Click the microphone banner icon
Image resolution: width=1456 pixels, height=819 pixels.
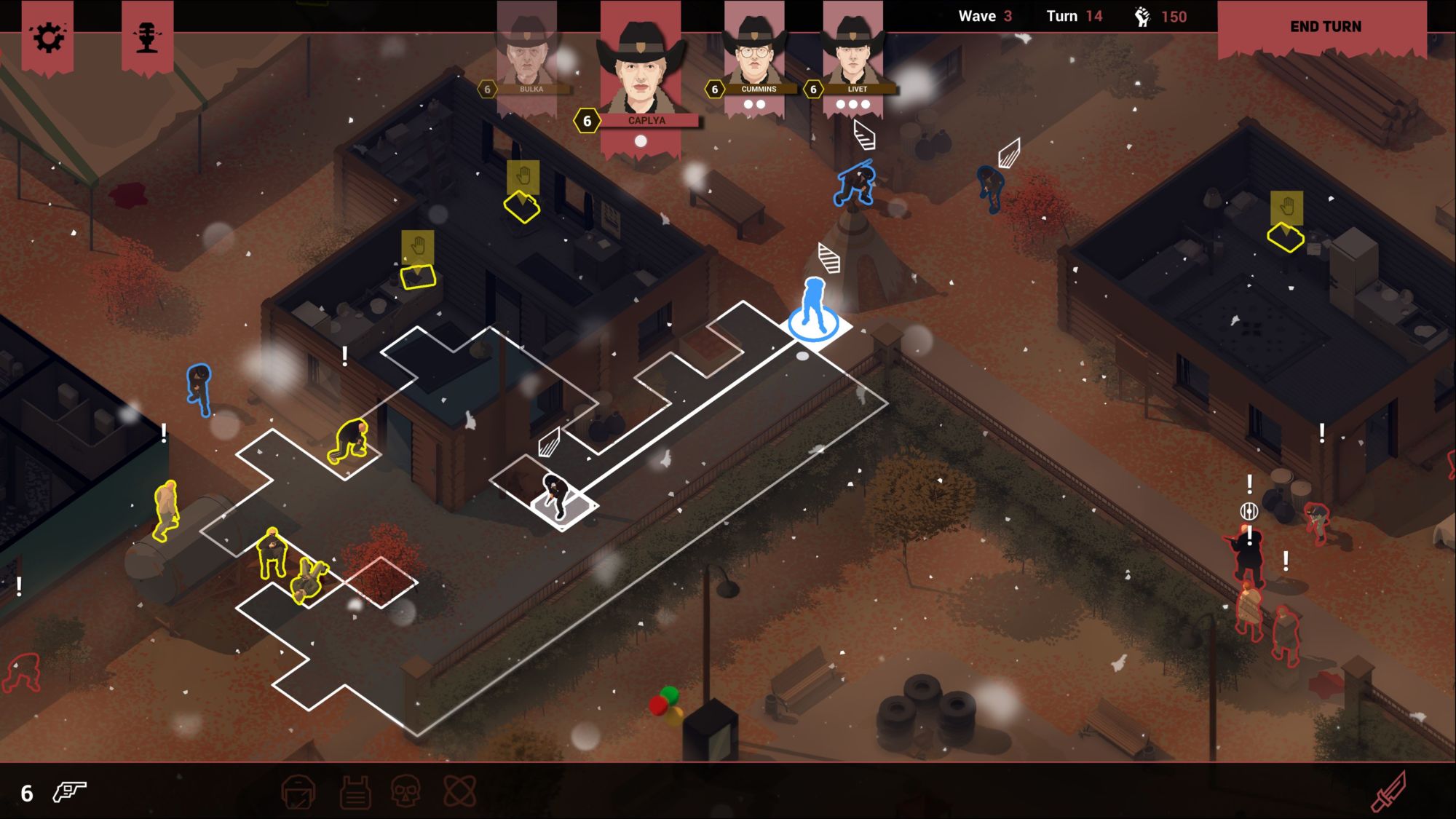point(147,37)
